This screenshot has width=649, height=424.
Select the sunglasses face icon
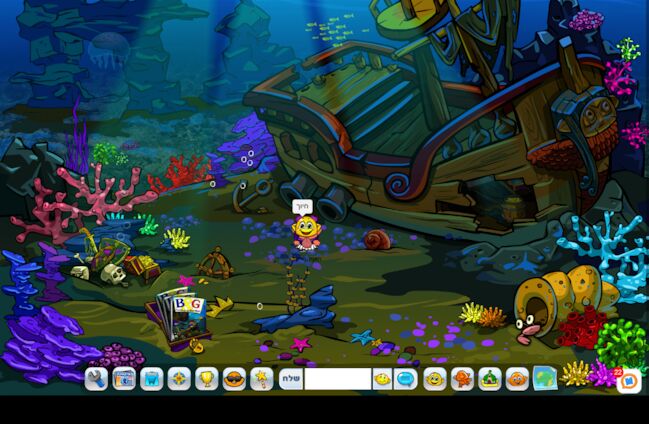(234, 379)
